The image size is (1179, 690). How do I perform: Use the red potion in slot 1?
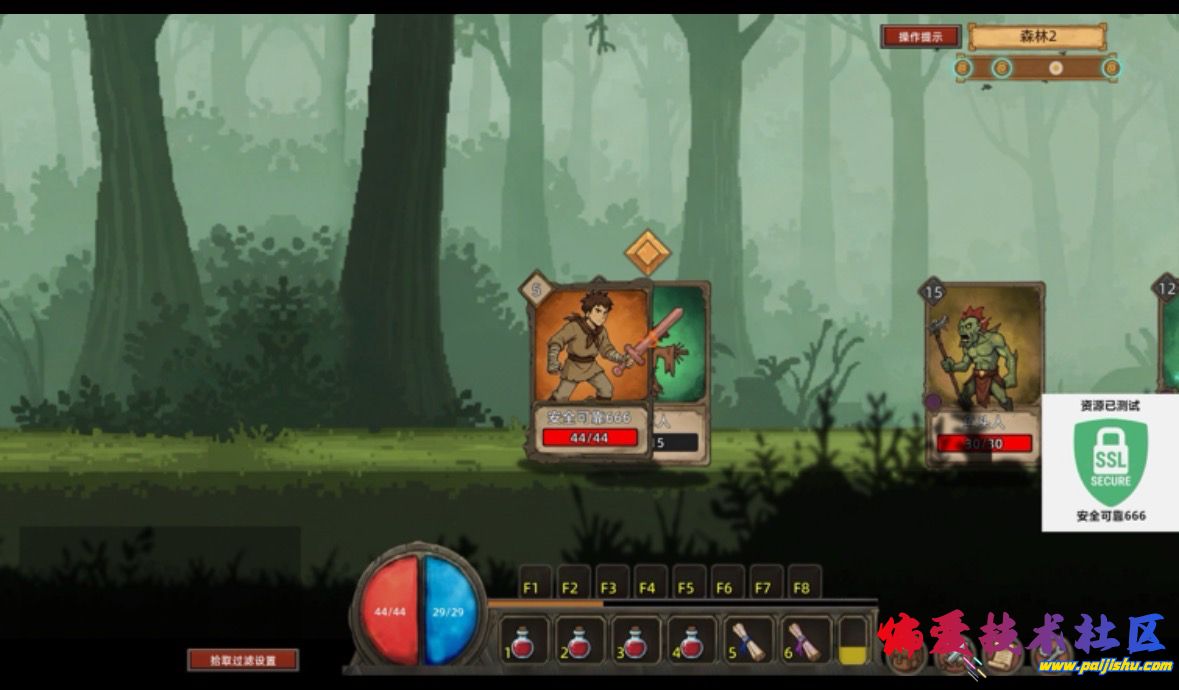click(x=524, y=641)
